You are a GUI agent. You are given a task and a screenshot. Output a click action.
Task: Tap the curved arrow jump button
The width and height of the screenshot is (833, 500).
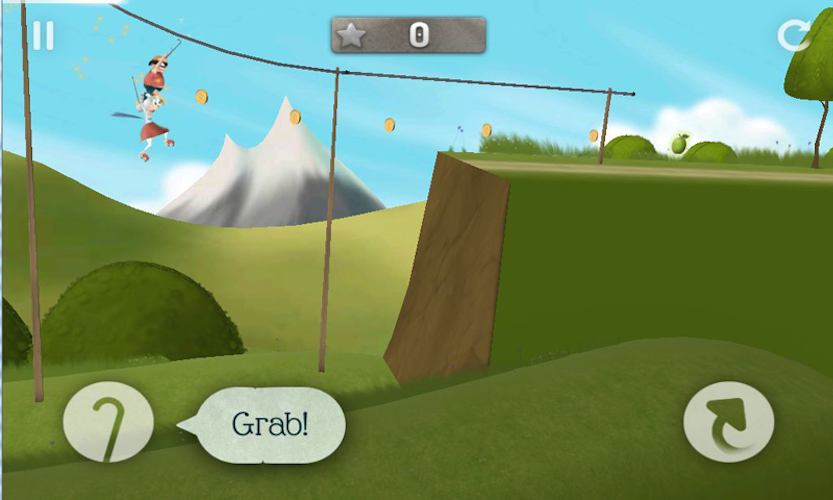728,422
